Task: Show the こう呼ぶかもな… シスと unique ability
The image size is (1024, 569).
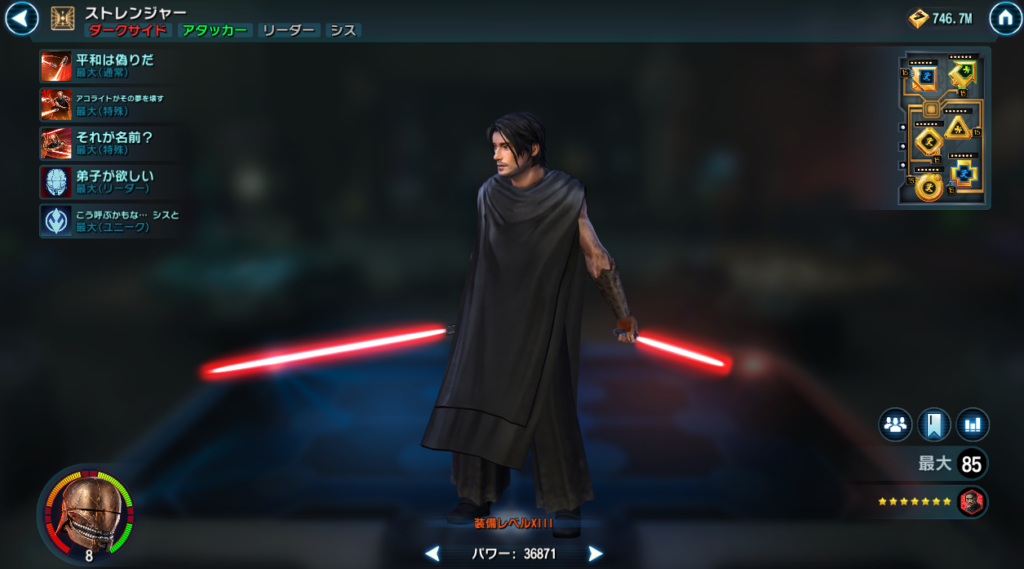Action: click(x=56, y=221)
